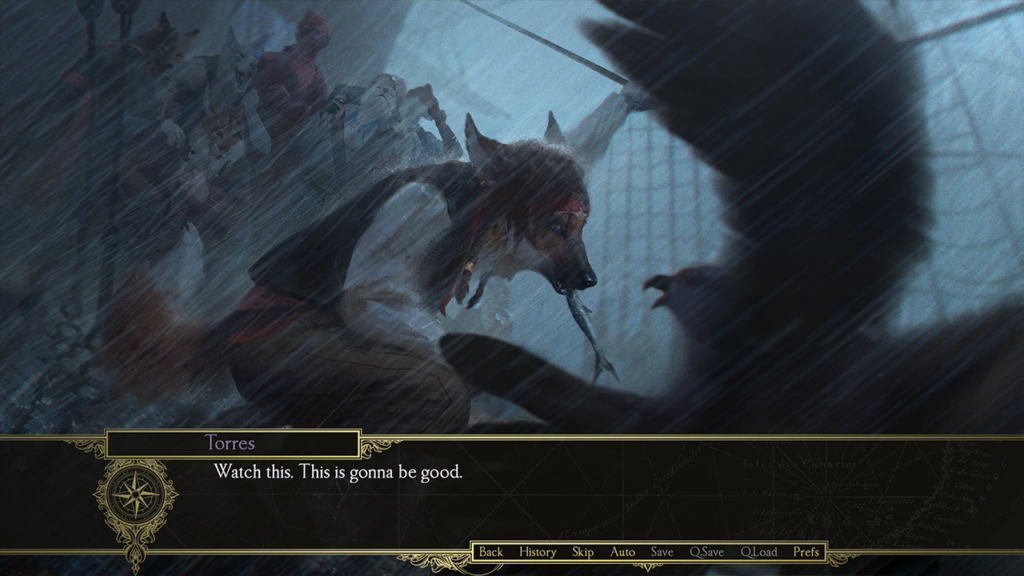Open the Prefs settings screen
The width and height of the screenshot is (1024, 576).
[x=806, y=552]
